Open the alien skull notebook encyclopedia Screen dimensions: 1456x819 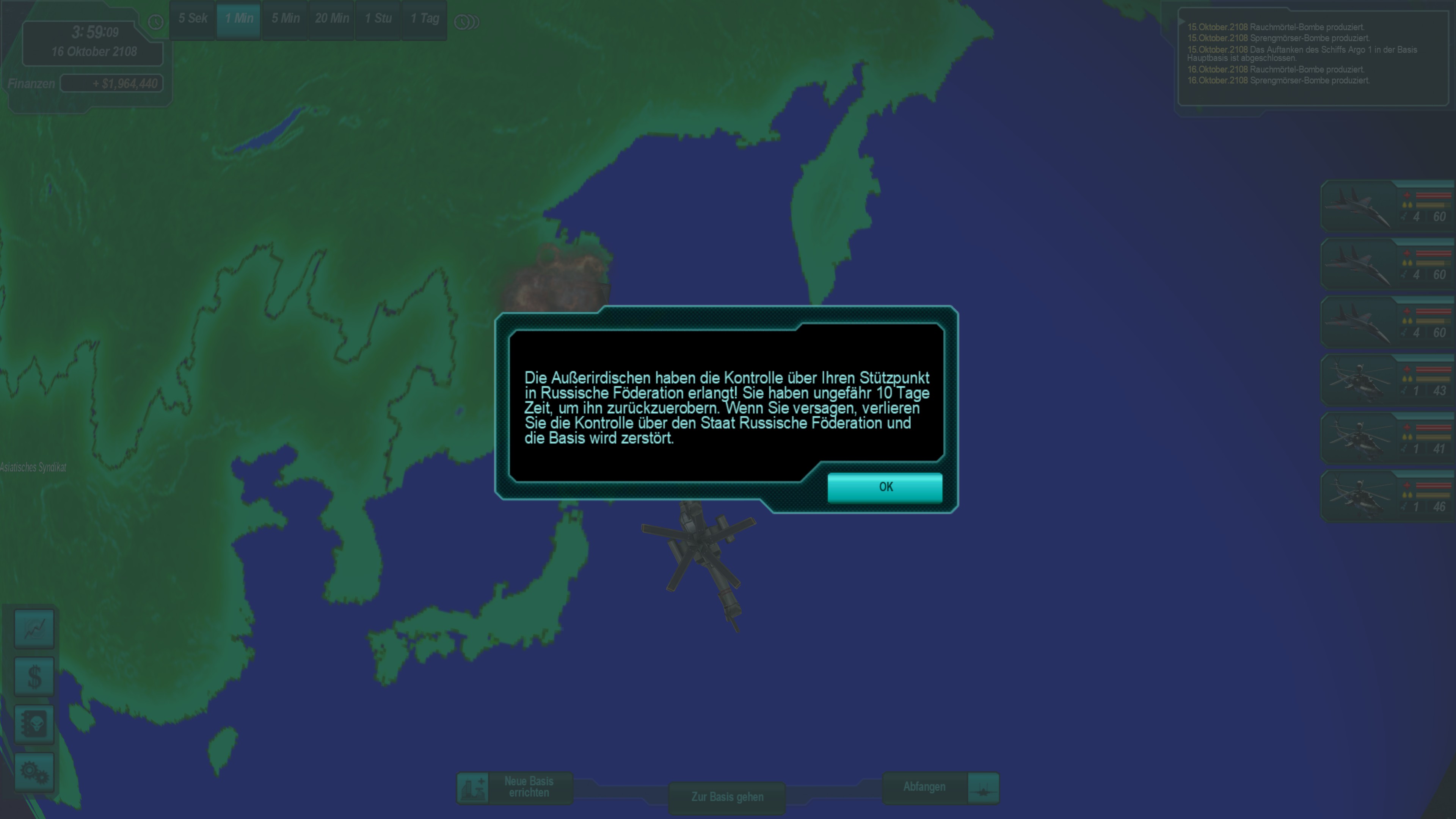[35, 724]
